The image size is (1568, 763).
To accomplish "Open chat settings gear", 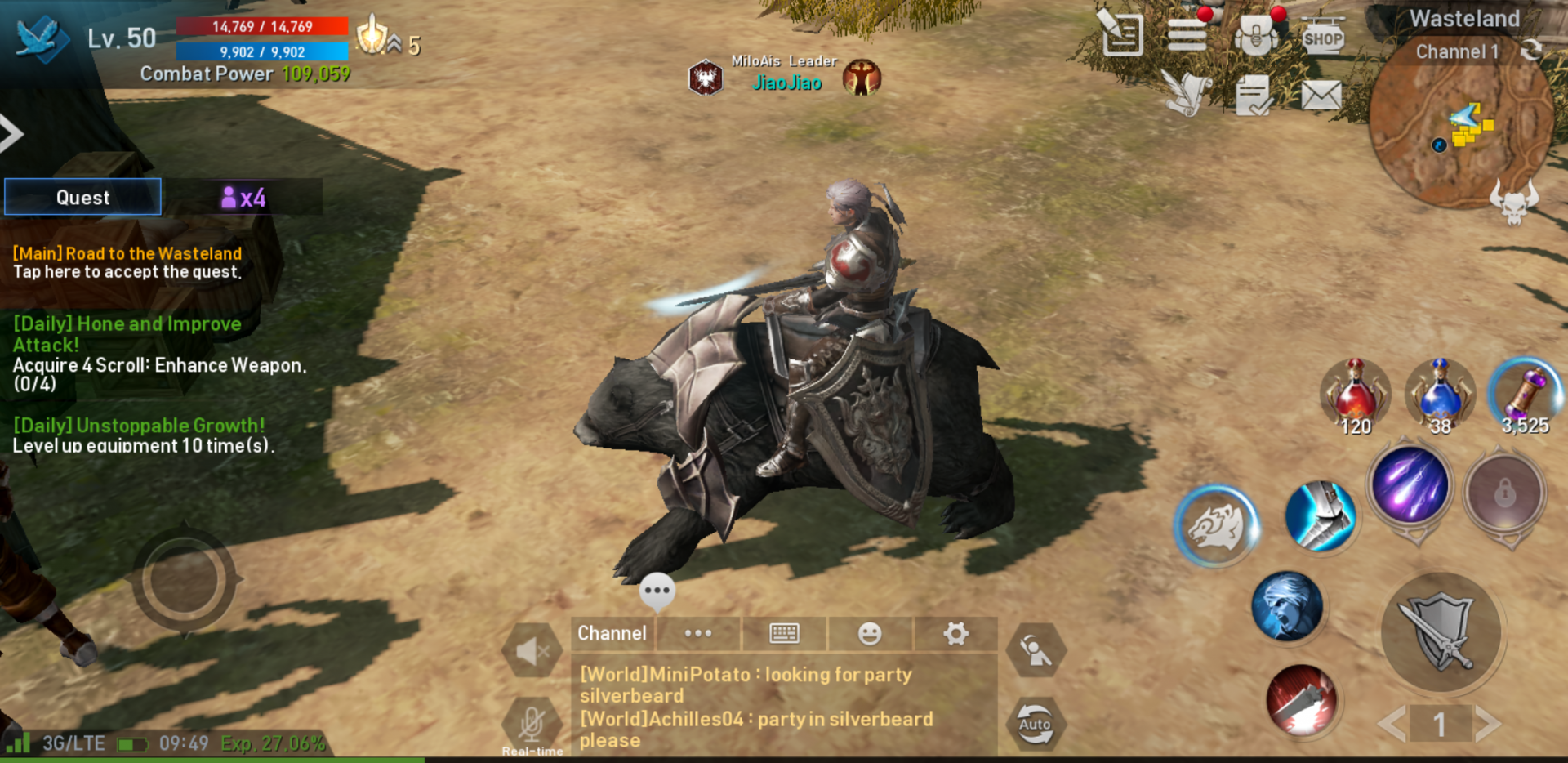I will pos(955,634).
